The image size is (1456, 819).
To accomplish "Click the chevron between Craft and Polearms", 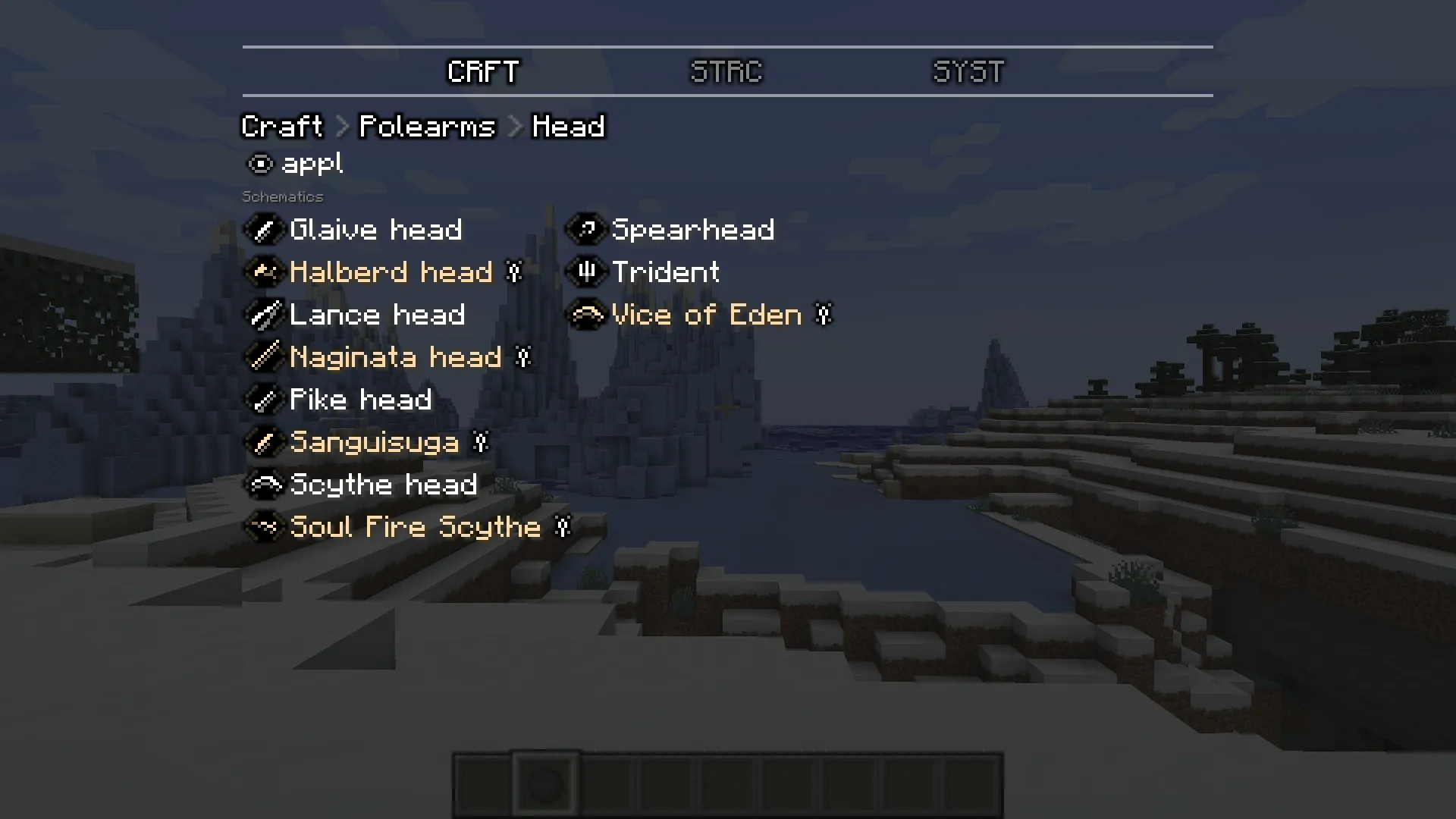I will pyautogui.click(x=341, y=126).
